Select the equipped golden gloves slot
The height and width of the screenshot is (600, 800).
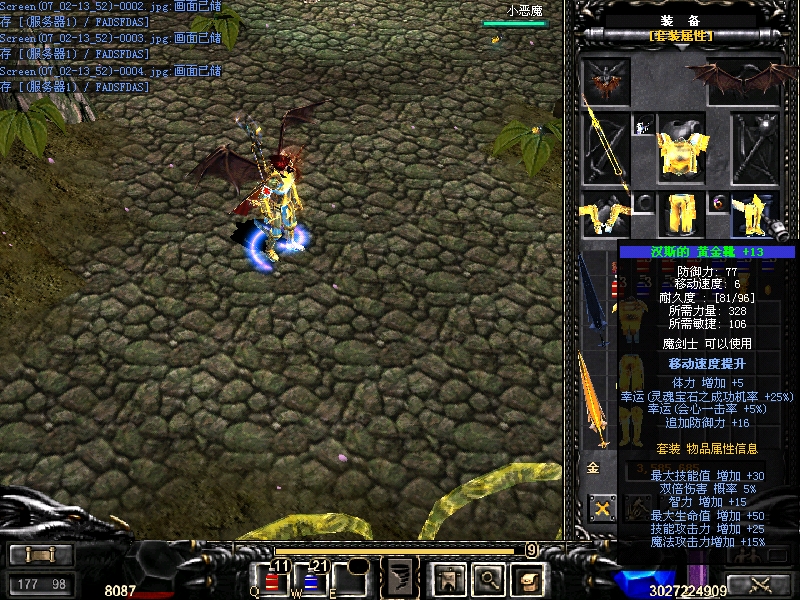click(x=604, y=215)
